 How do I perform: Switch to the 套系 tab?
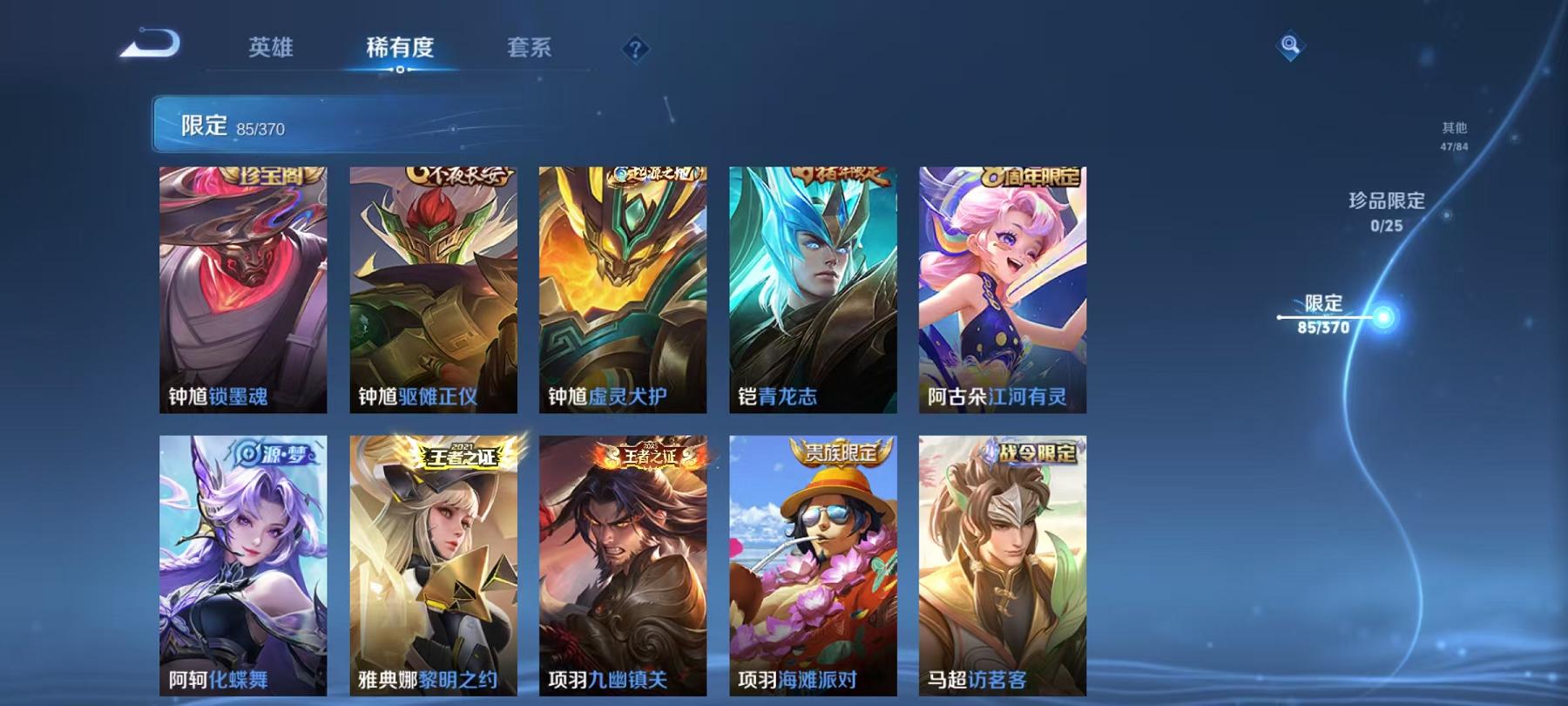pos(532,50)
